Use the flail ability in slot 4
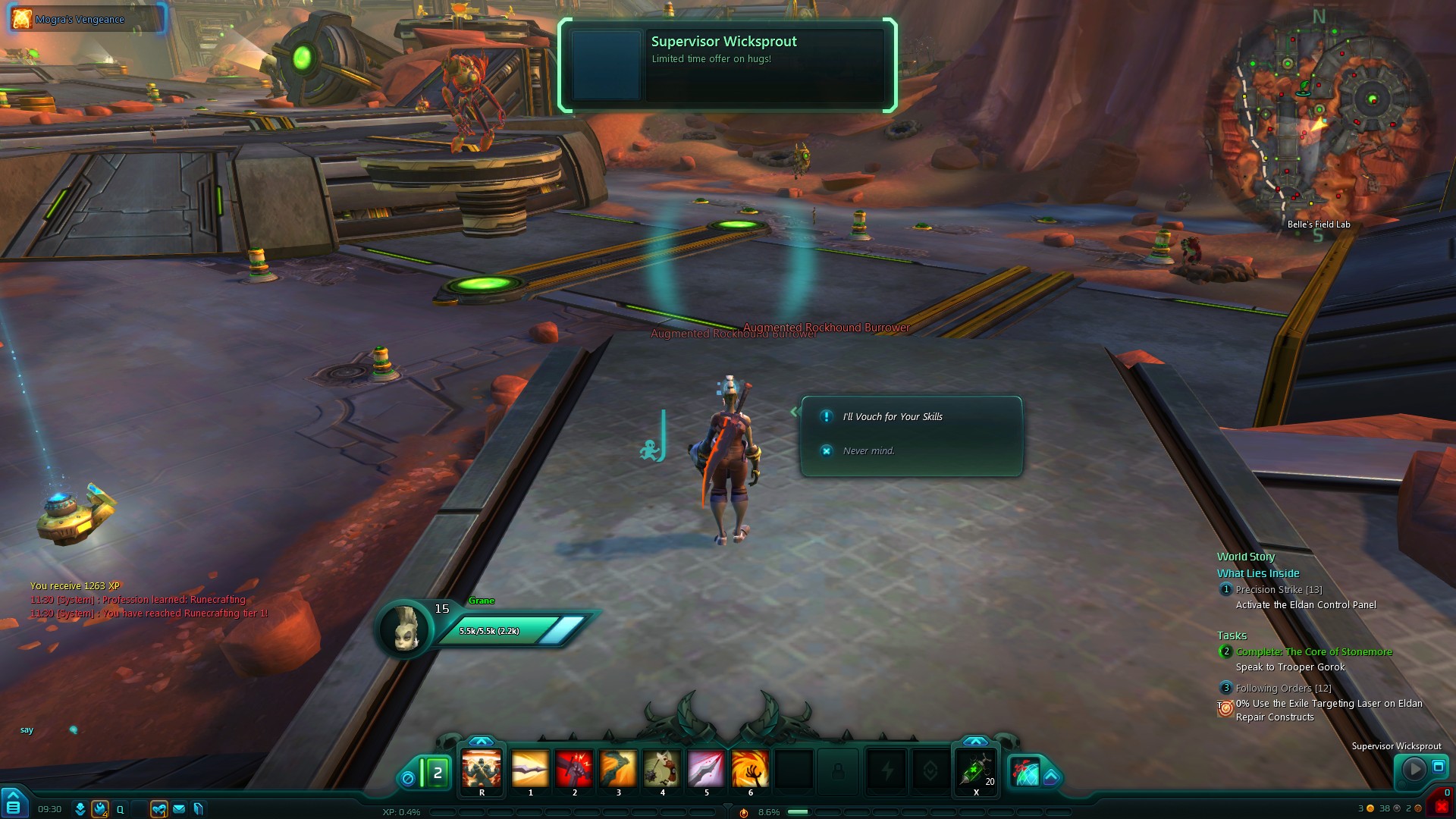The height and width of the screenshot is (819, 1456). pos(662,770)
